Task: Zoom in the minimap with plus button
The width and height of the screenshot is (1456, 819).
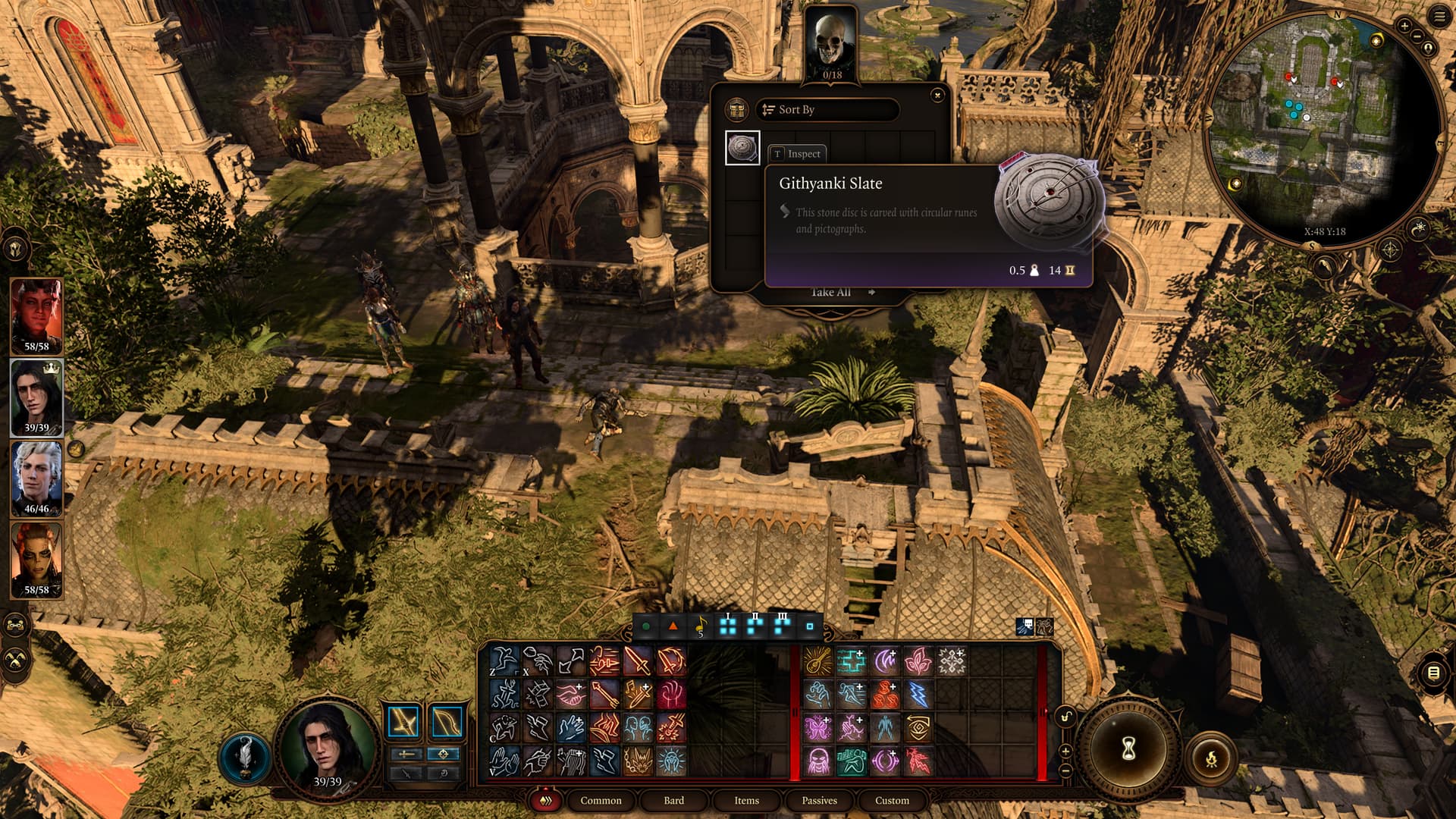Action: pyautogui.click(x=1404, y=26)
